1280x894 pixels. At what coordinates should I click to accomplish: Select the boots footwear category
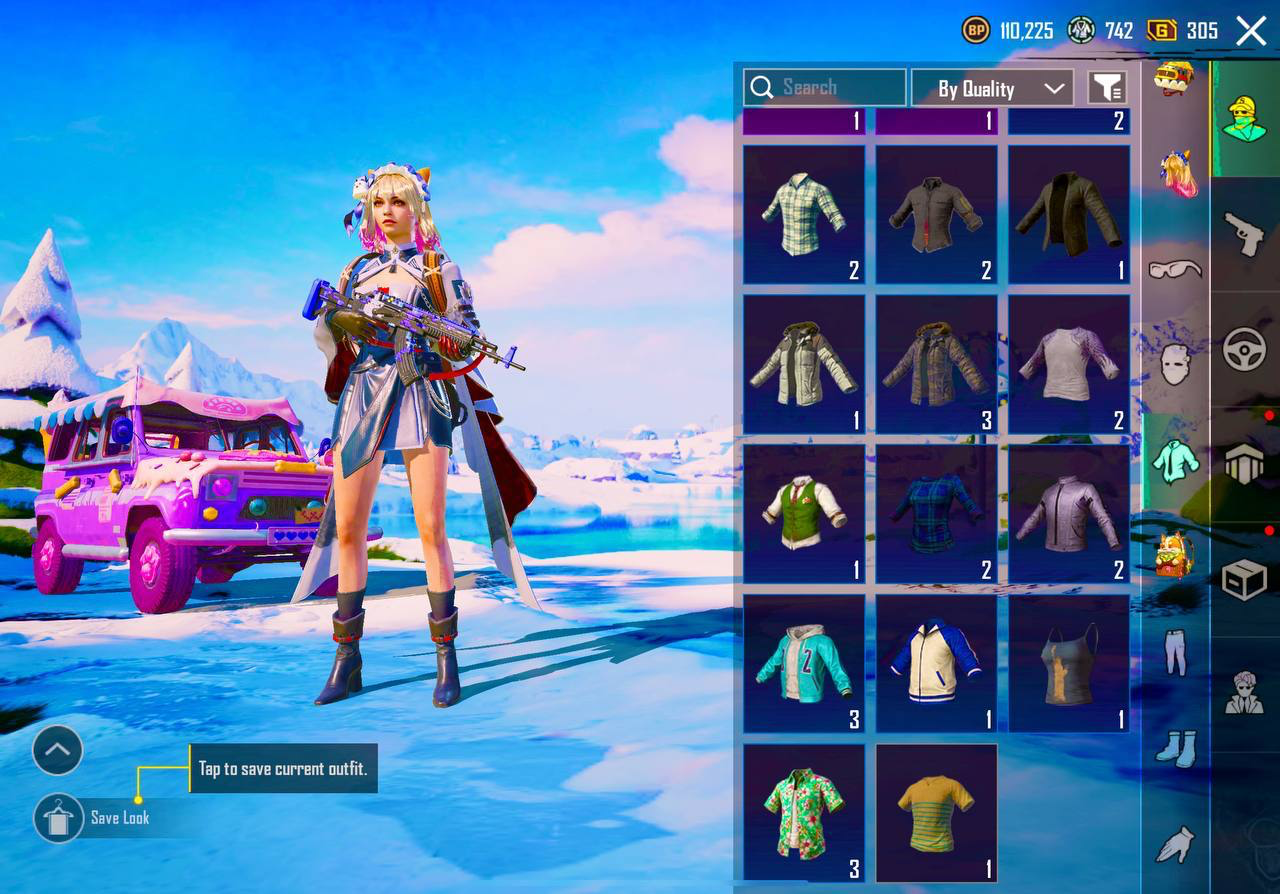1175,748
